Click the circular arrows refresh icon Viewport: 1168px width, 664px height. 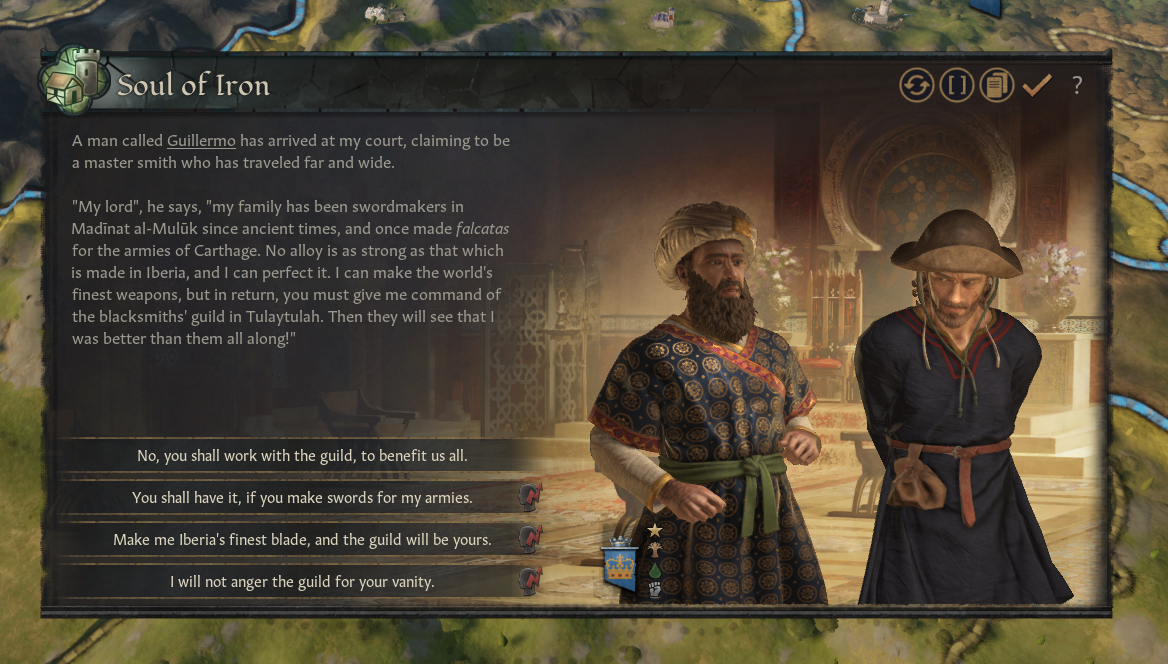click(915, 85)
